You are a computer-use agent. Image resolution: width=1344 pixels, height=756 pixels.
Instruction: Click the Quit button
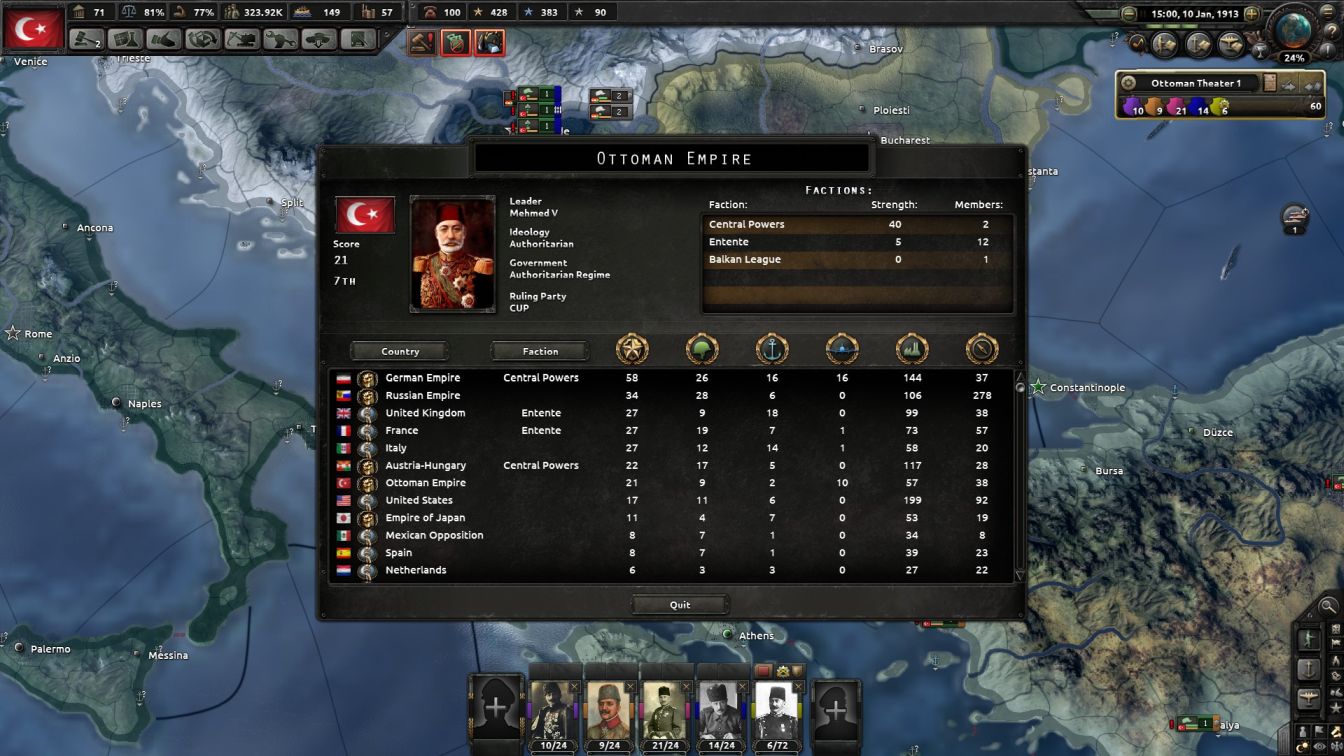point(680,604)
